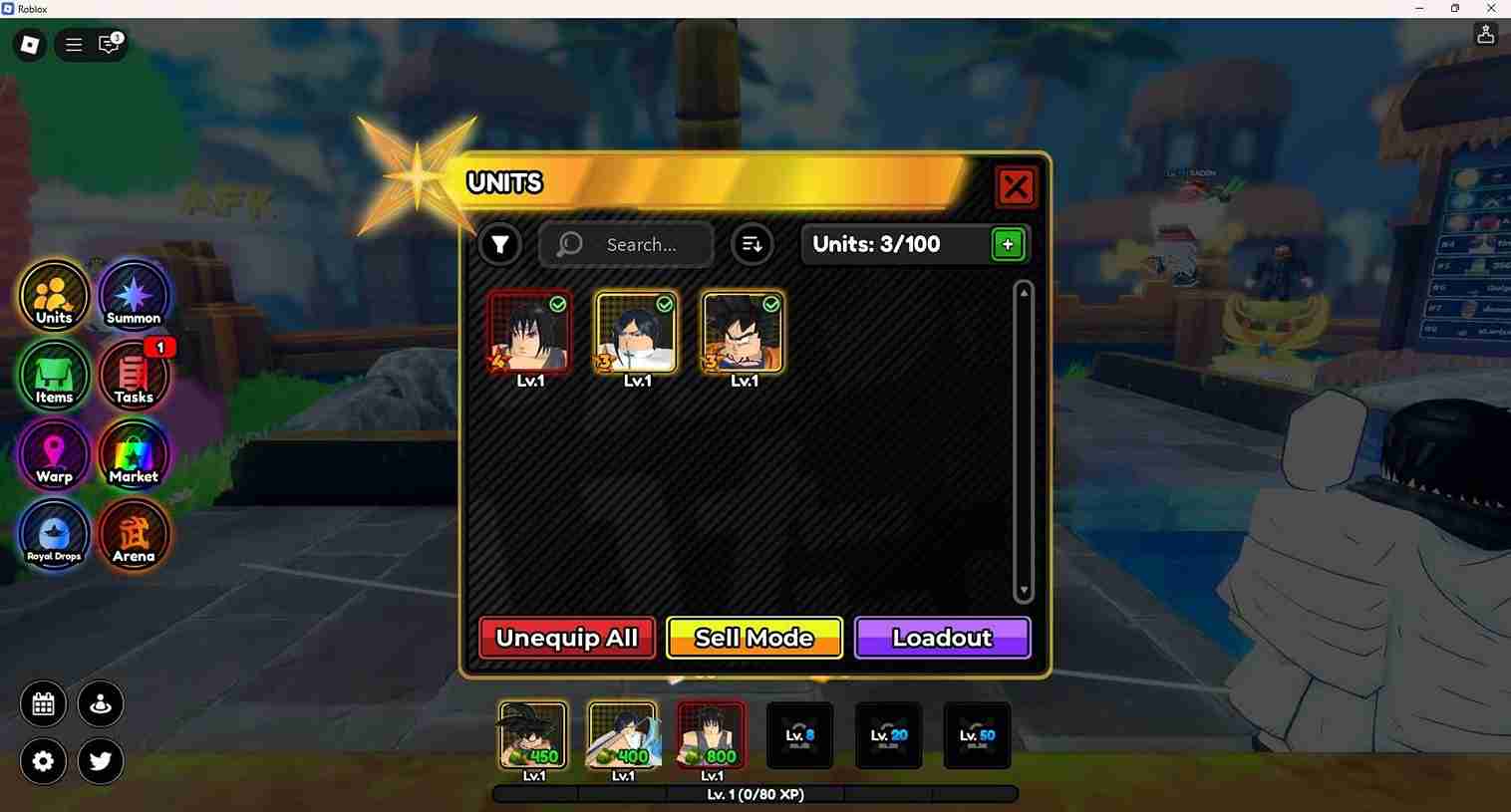Toggle equip status on the middle unit
Viewport: 1511px width, 812px height.
tap(666, 306)
